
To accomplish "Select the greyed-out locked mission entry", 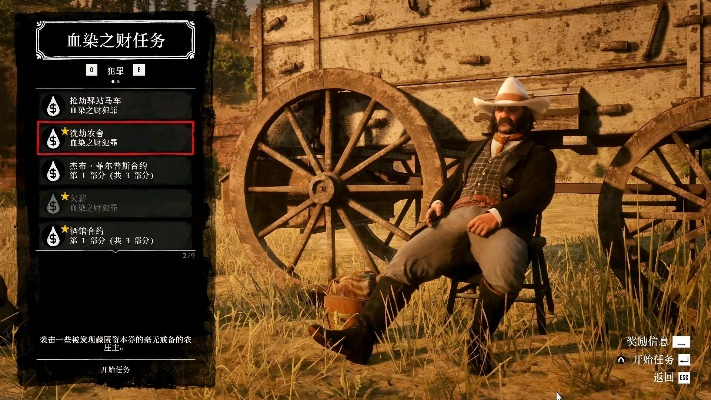I will (x=115, y=203).
